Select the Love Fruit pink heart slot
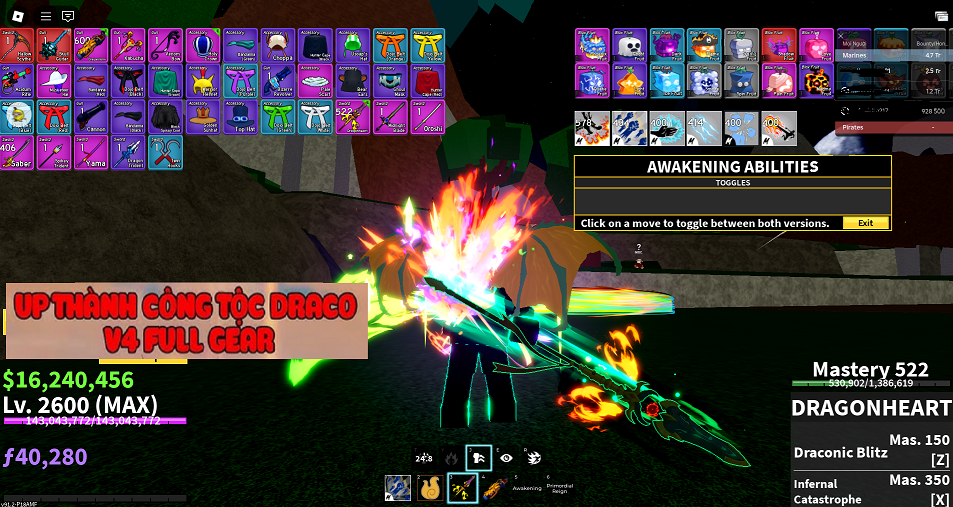This screenshot has width=953, height=507. (x=818, y=45)
